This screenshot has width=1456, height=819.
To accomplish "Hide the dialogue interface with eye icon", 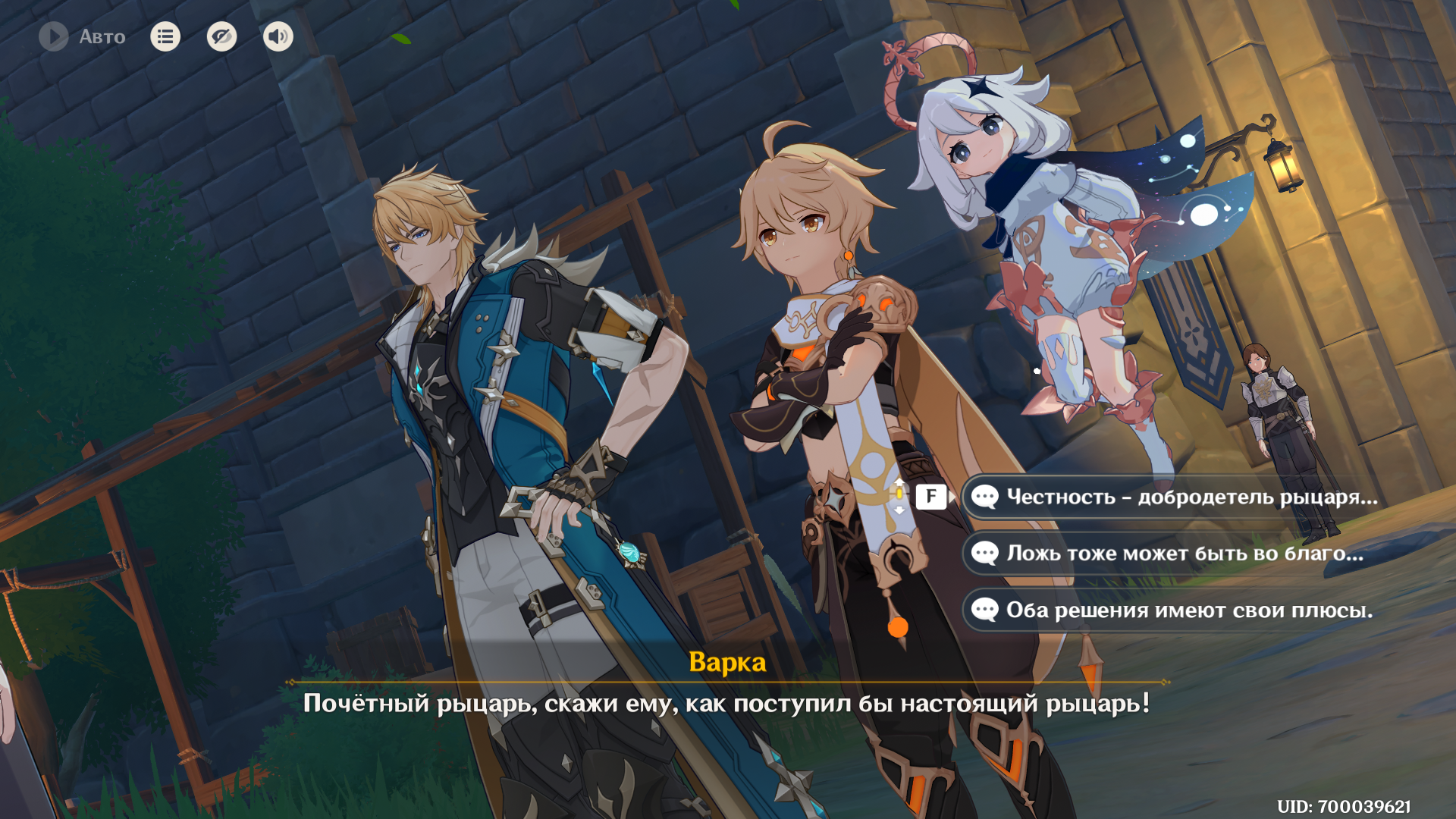I will tap(221, 36).
